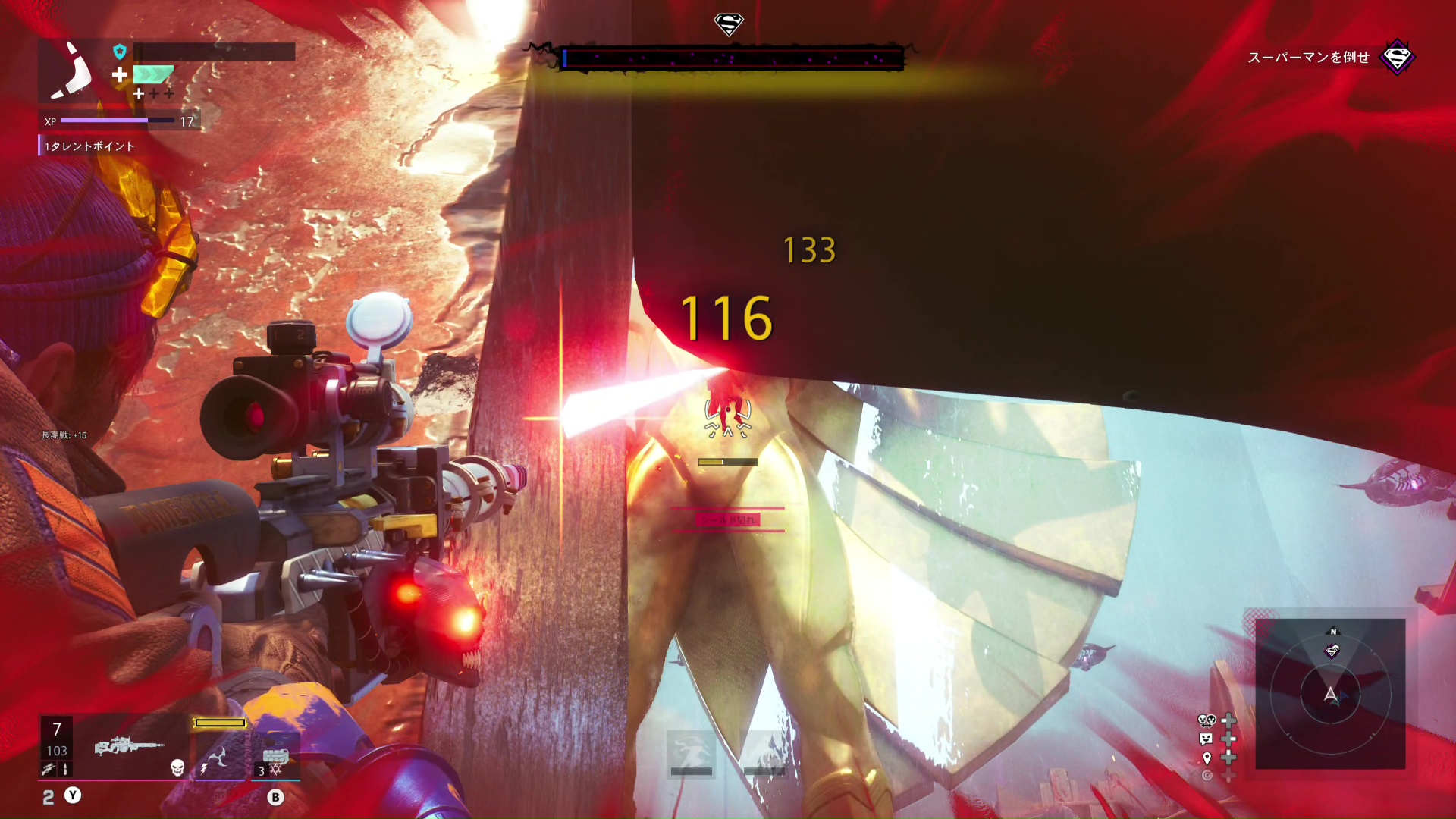Open the talent point notification
The image size is (1456, 819).
pos(89,146)
